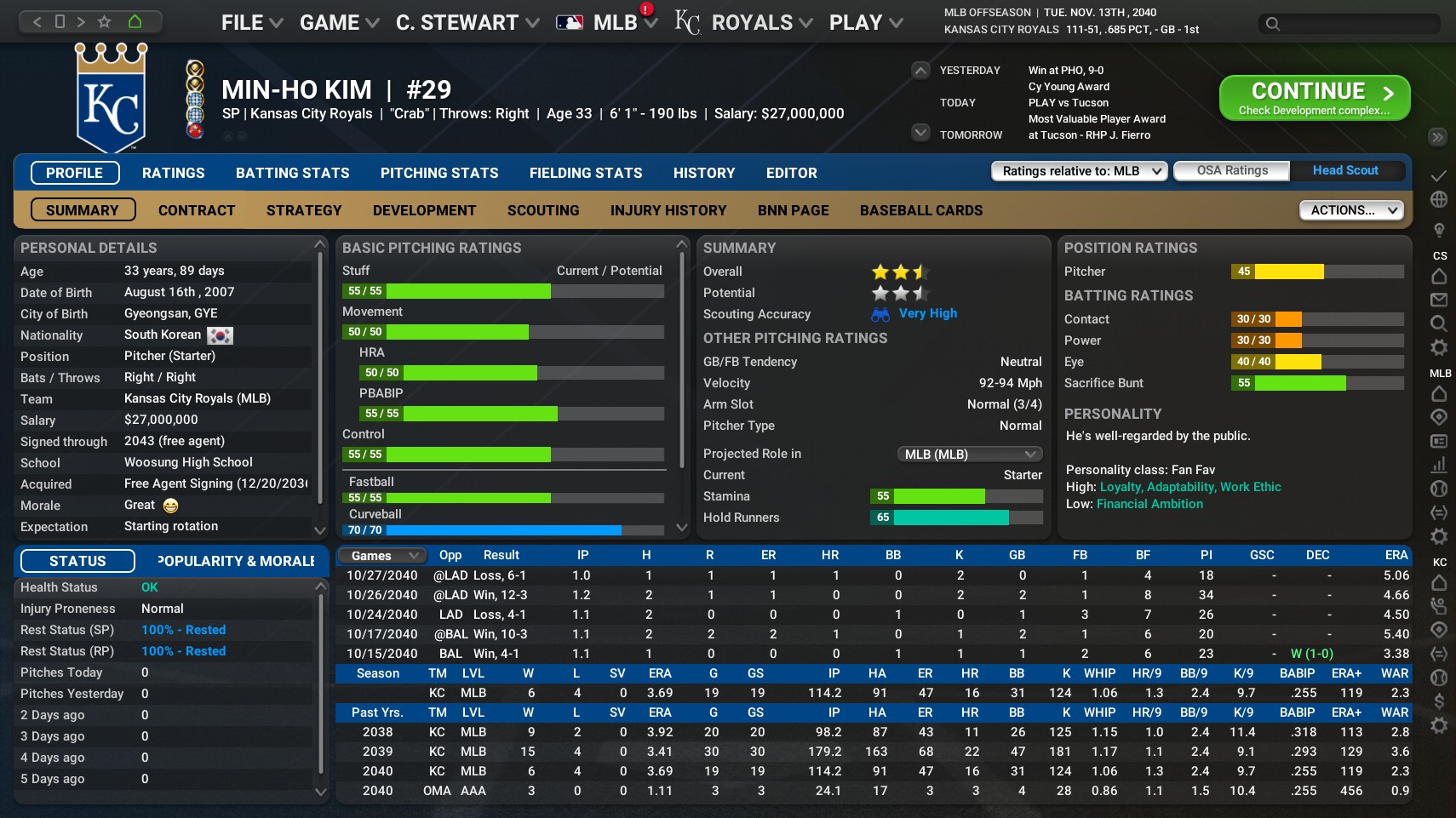Screen dimensions: 1456x818
Task: Click the star bookmark icon near top-left
Action: [x=104, y=21]
